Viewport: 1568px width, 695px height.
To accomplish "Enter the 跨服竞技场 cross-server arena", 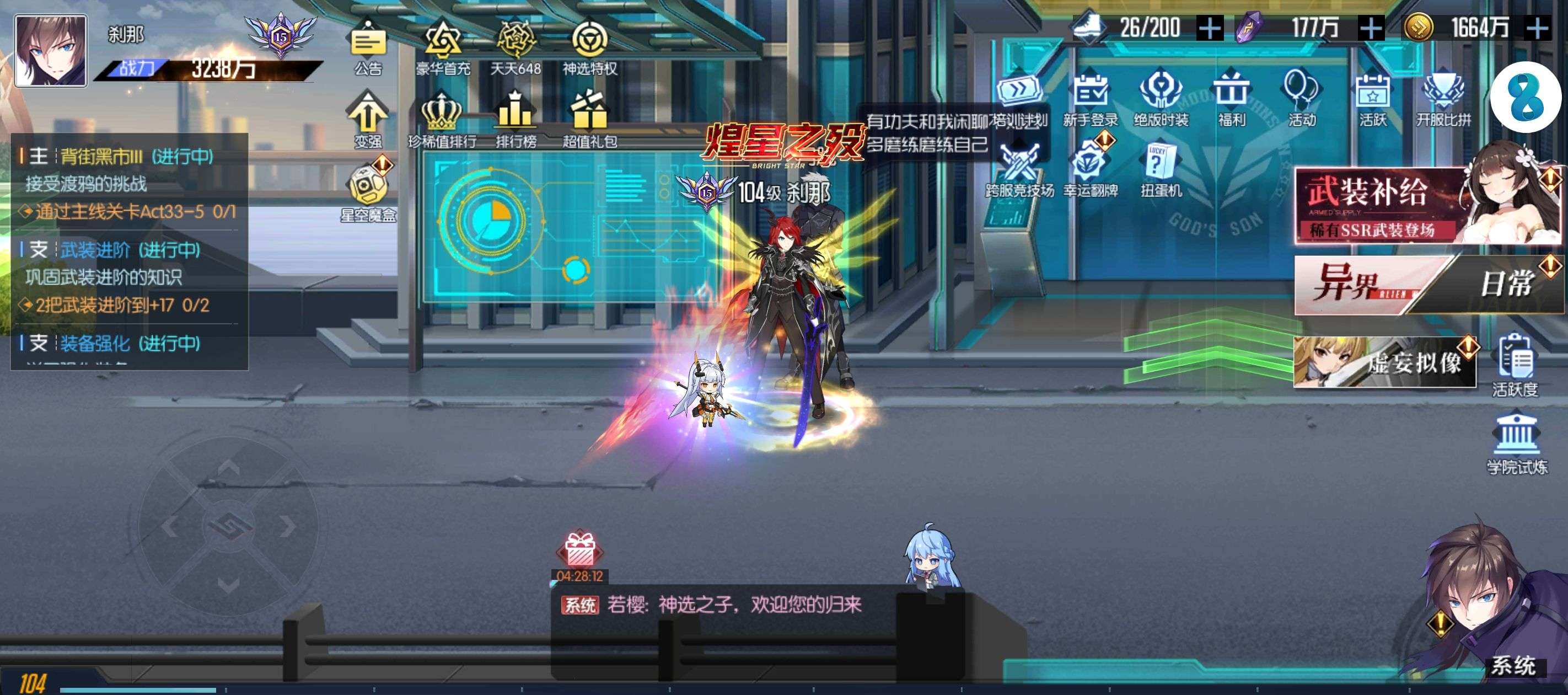I will [1019, 168].
